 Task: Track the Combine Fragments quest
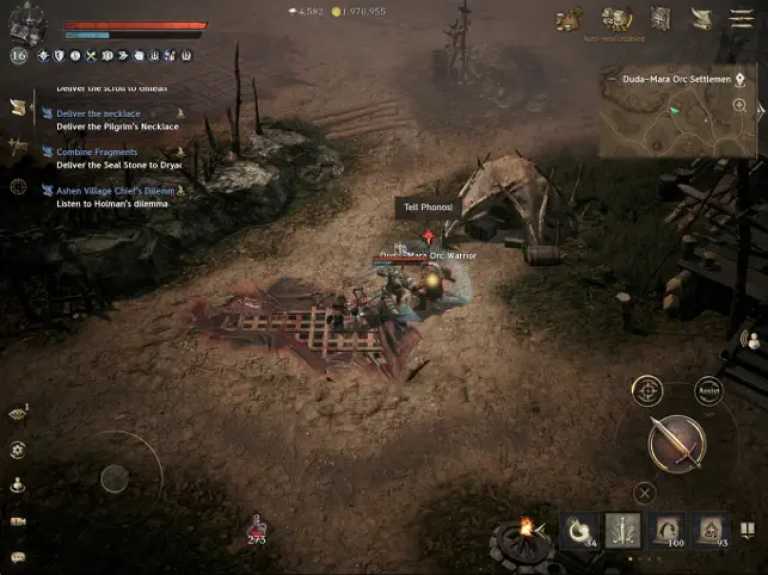pos(96,152)
